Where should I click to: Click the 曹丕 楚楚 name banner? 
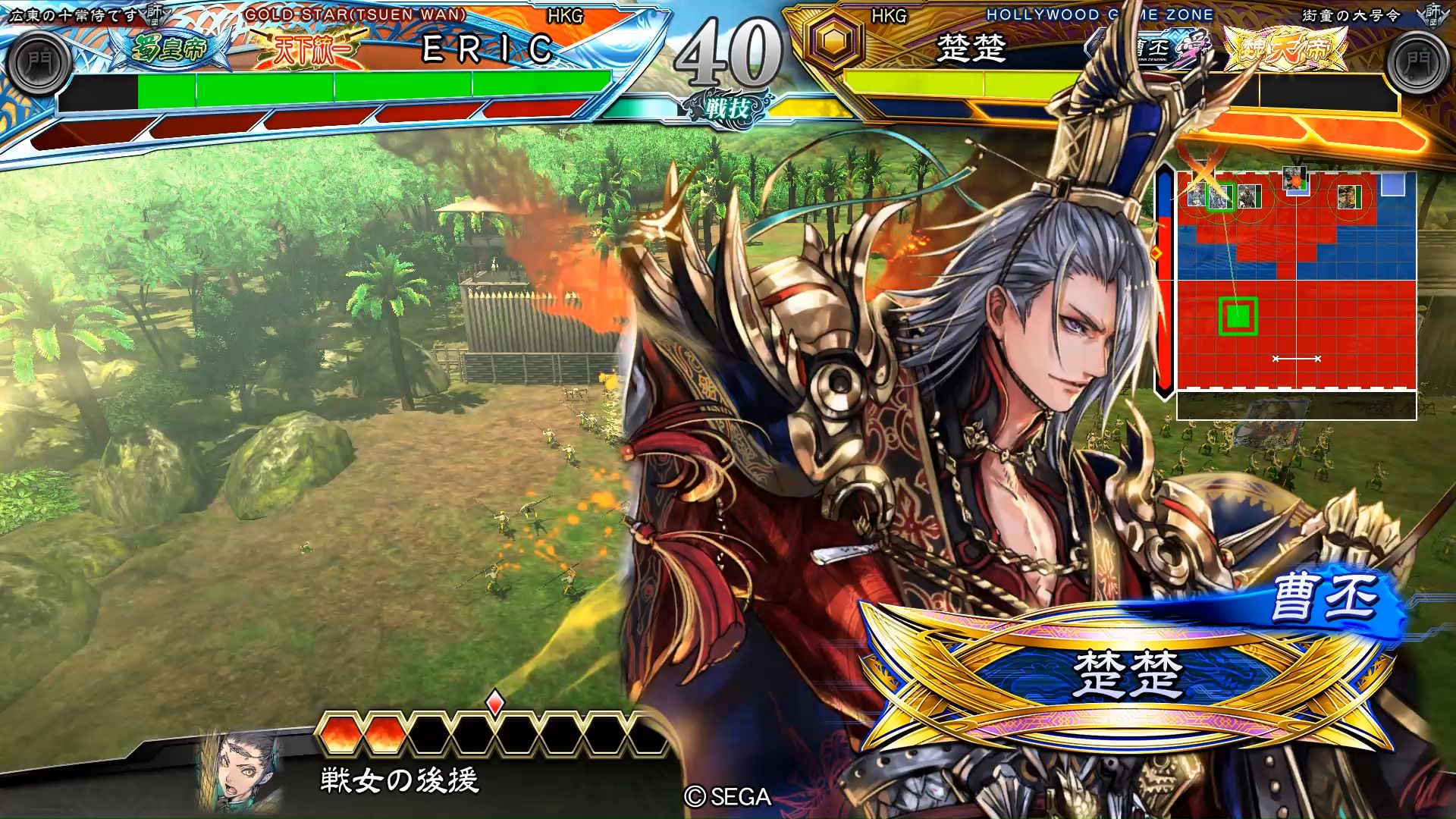[x=1128, y=671]
